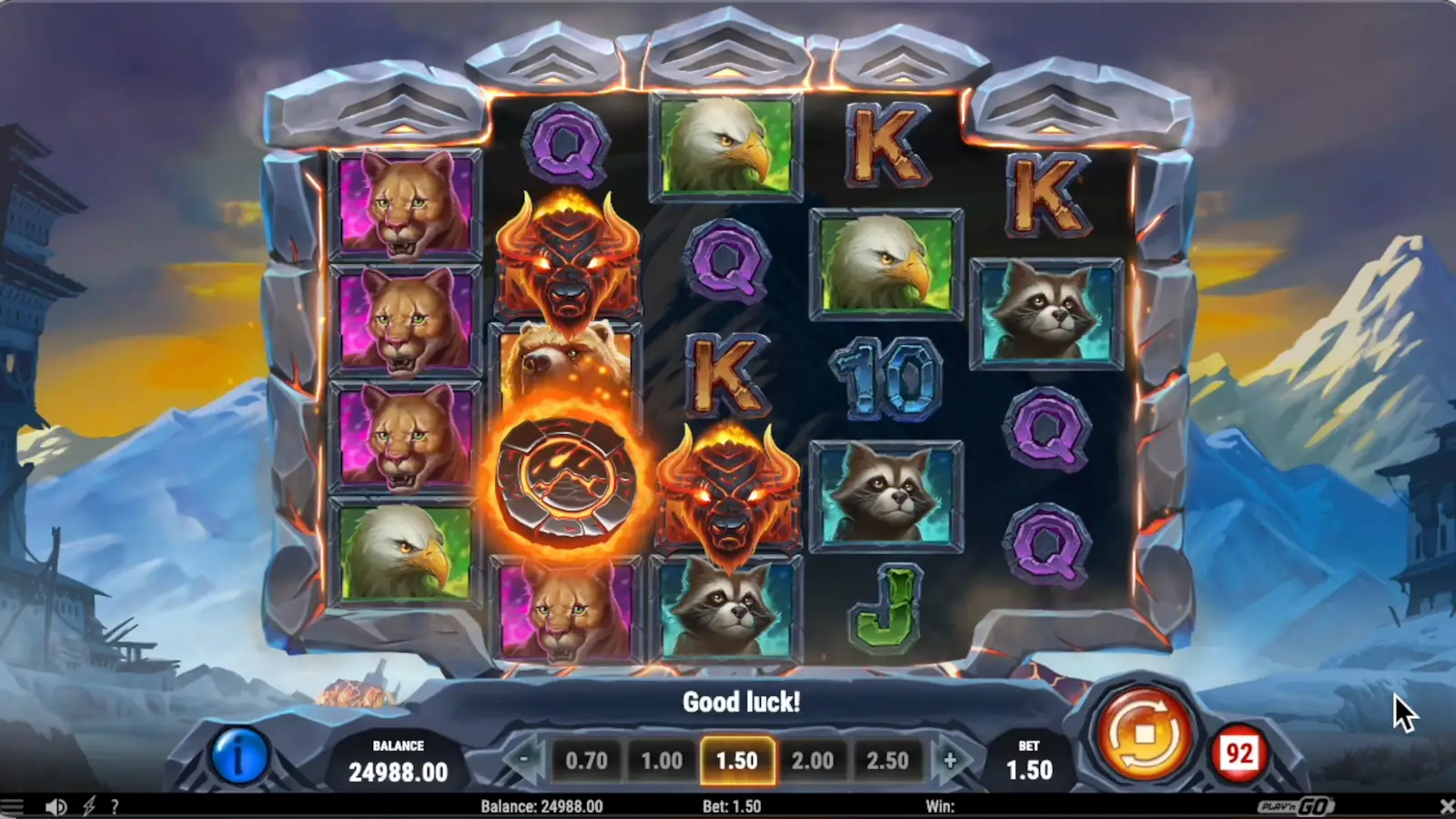
Task: Toggle quick spin via the lightning bolt
Action: point(88,805)
